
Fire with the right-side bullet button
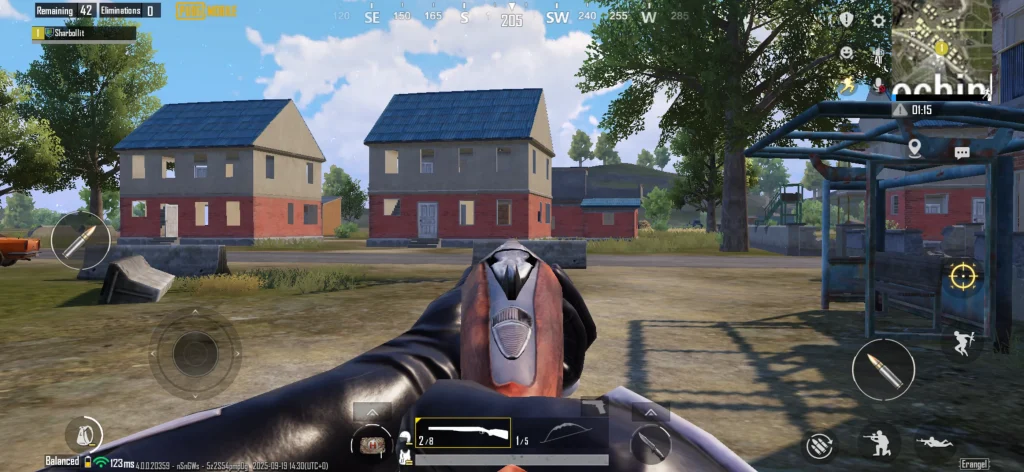click(883, 370)
